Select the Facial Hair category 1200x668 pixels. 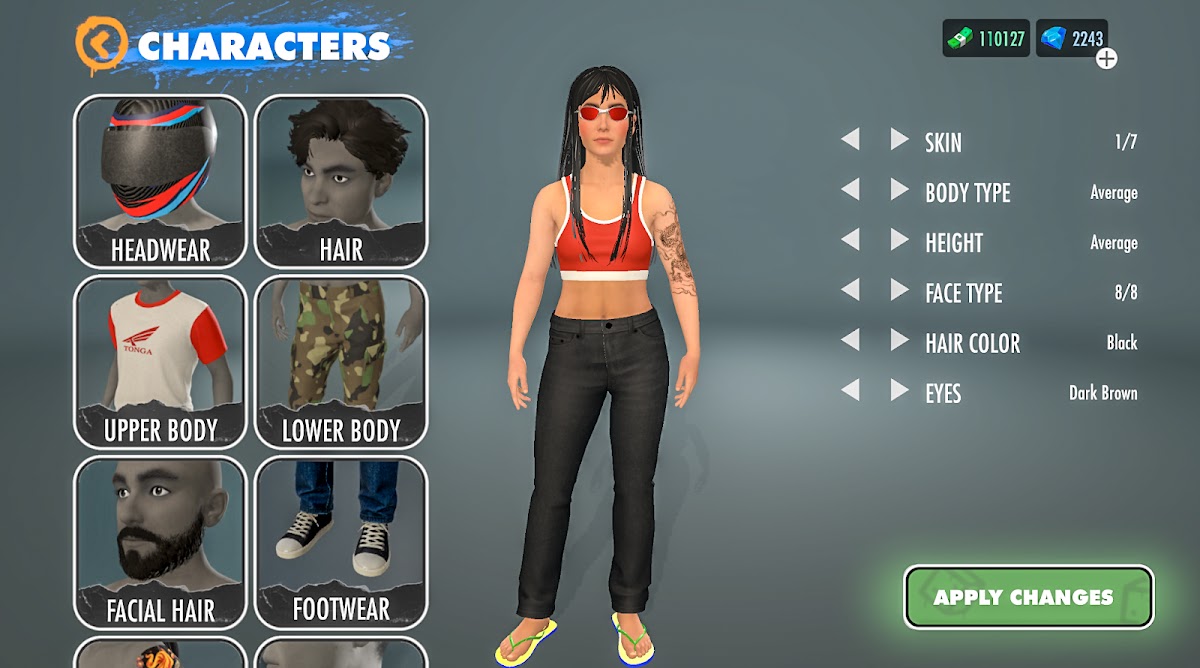[160, 542]
